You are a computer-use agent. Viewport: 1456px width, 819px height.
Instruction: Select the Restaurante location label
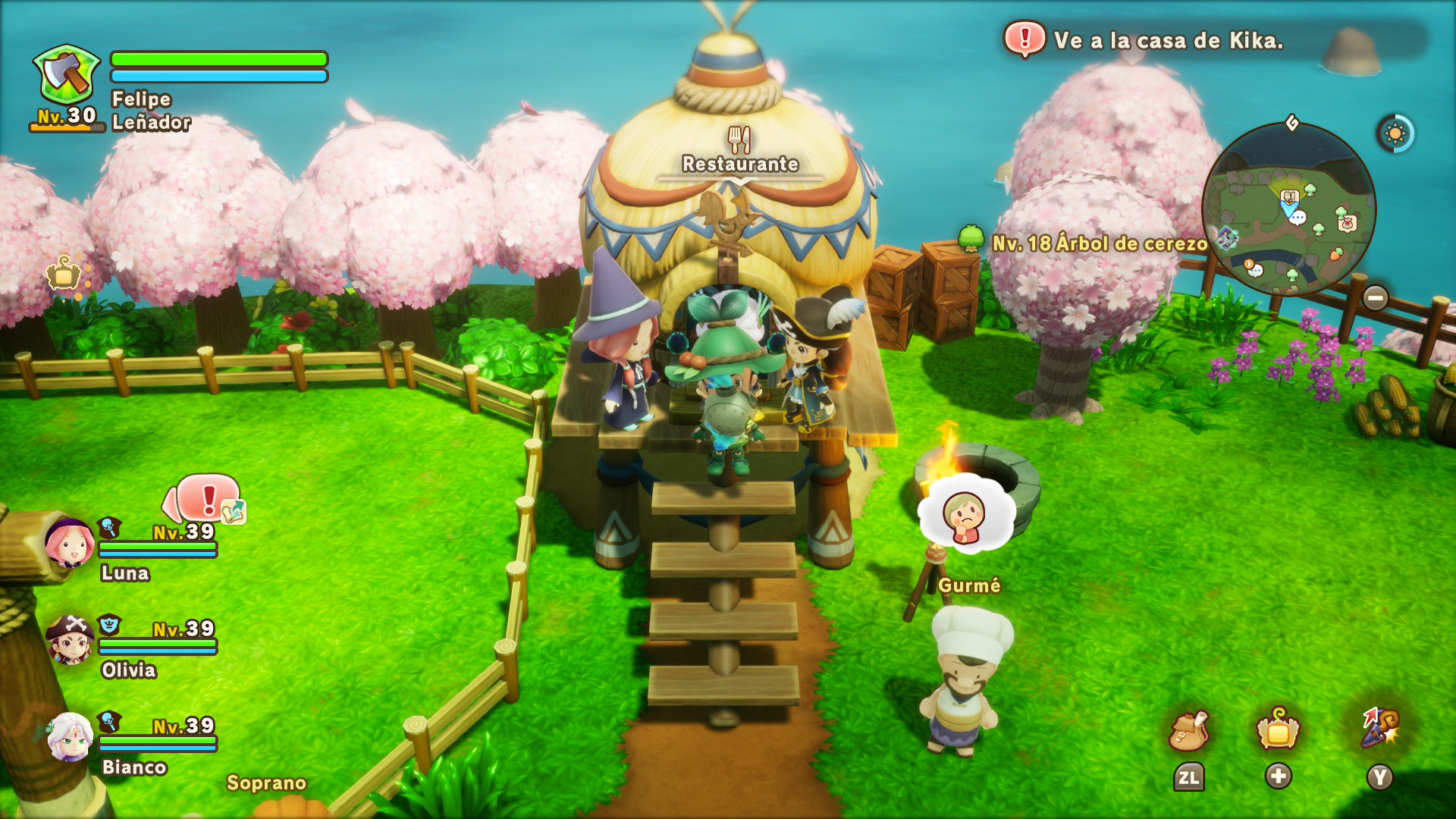(739, 163)
